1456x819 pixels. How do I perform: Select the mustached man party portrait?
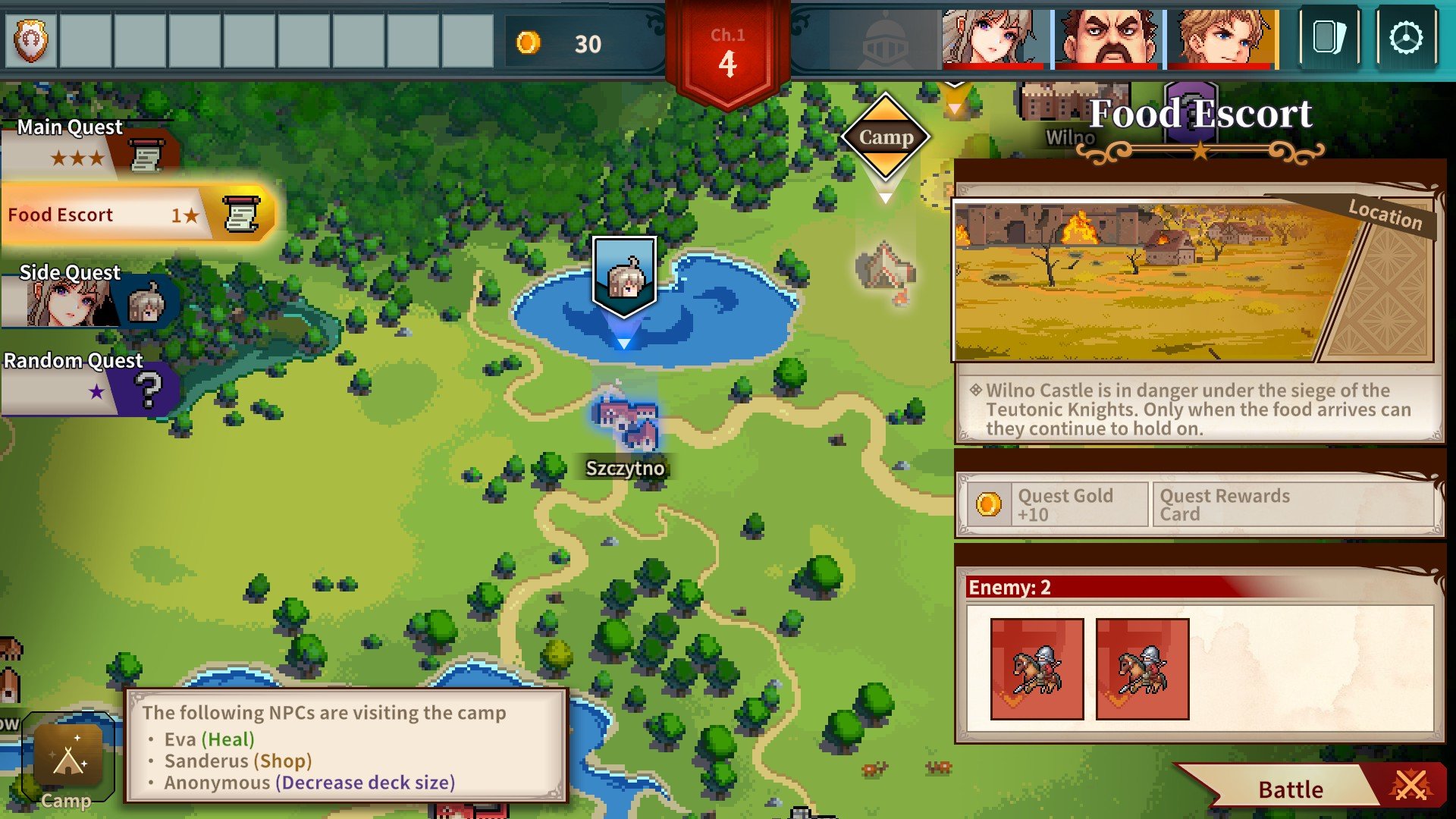(x=1107, y=38)
